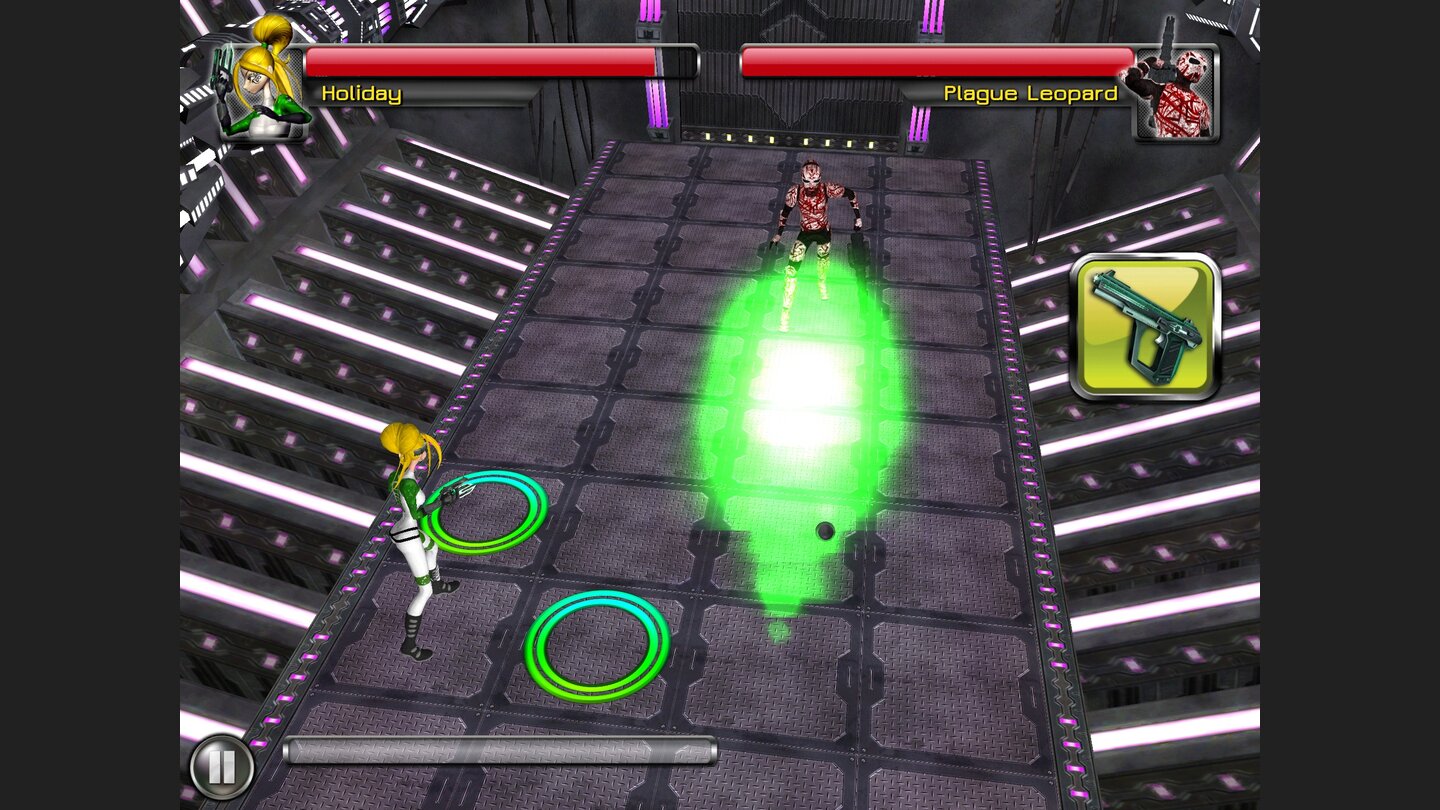Toggle the green floor targeting ring
Viewport: 1440px width, 810px height.
pos(593,644)
